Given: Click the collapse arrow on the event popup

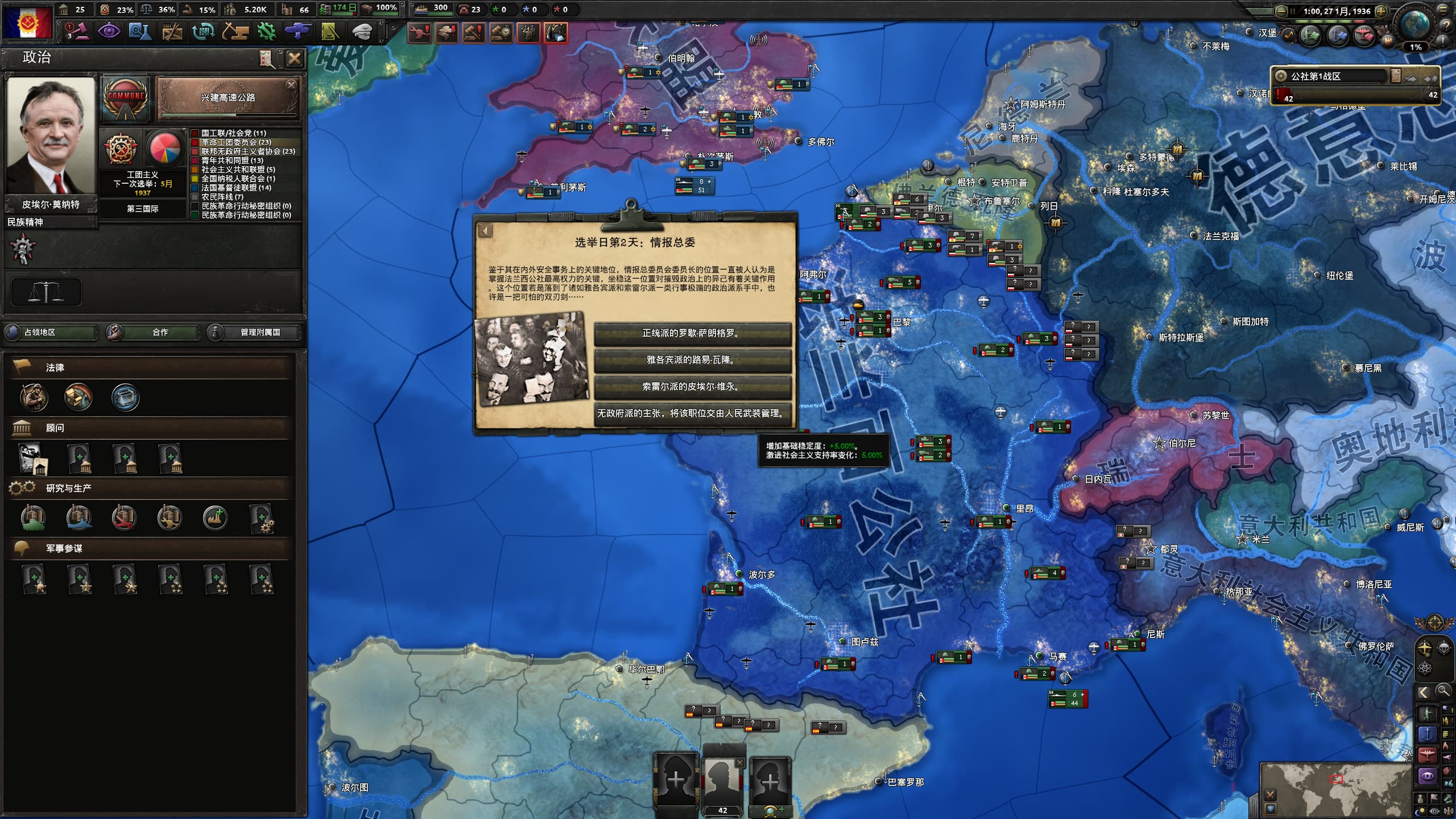Looking at the screenshot, I should pyautogui.click(x=485, y=230).
